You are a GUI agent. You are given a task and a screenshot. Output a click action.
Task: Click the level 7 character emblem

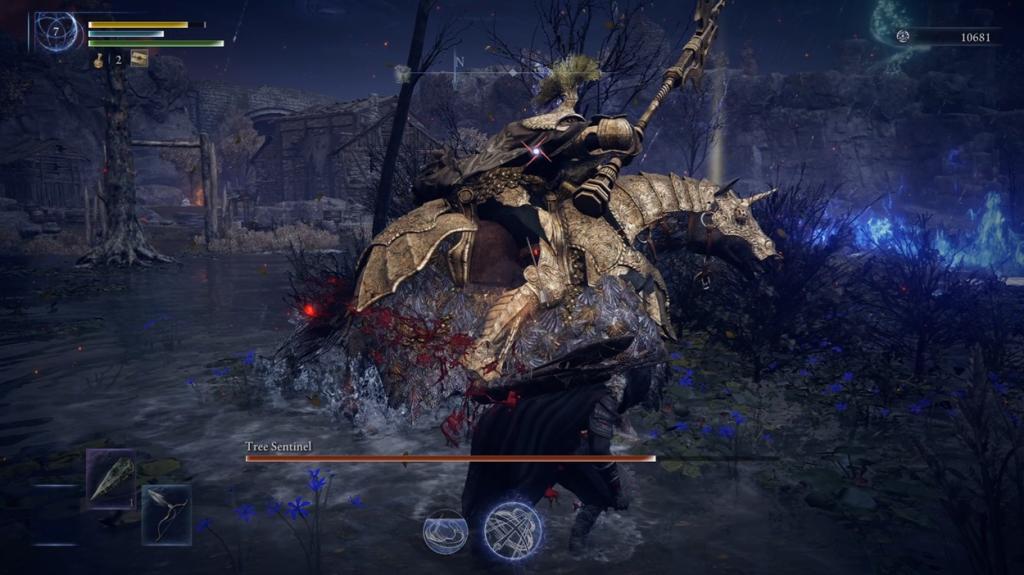[x=55, y=33]
